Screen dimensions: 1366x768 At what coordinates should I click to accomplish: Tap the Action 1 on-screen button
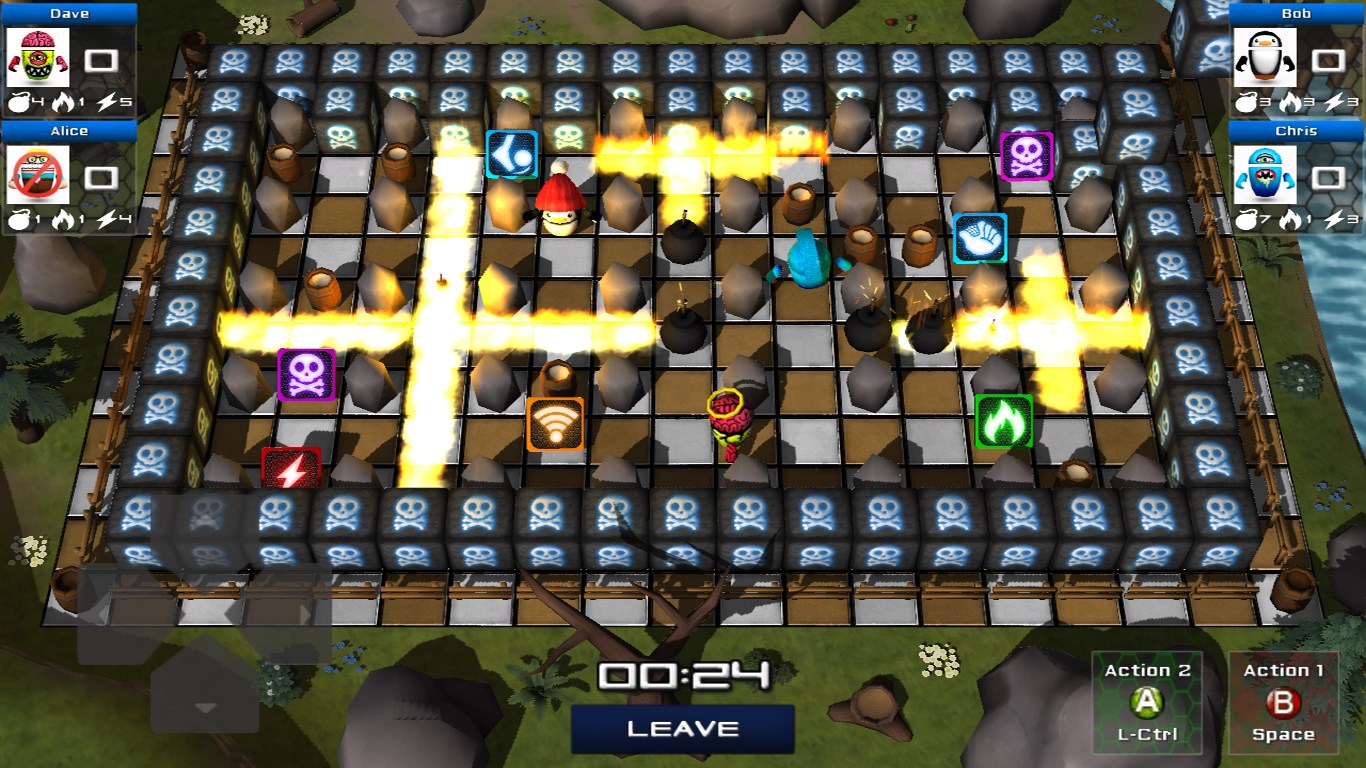(1282, 704)
